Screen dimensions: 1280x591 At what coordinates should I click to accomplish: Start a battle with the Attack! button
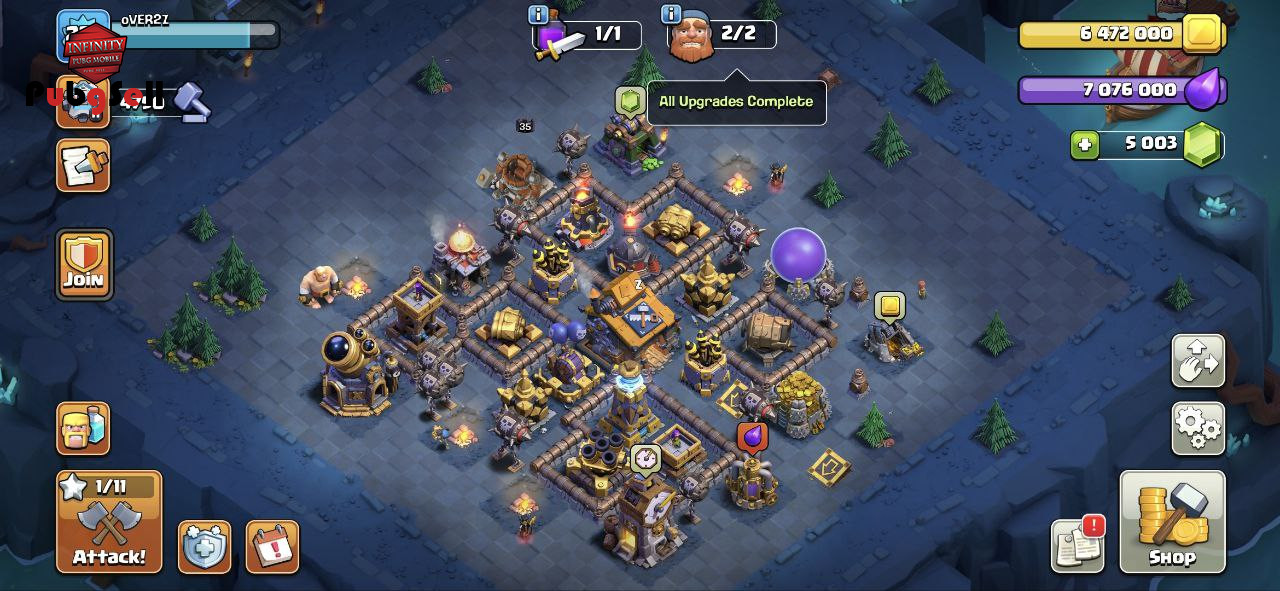[109, 522]
